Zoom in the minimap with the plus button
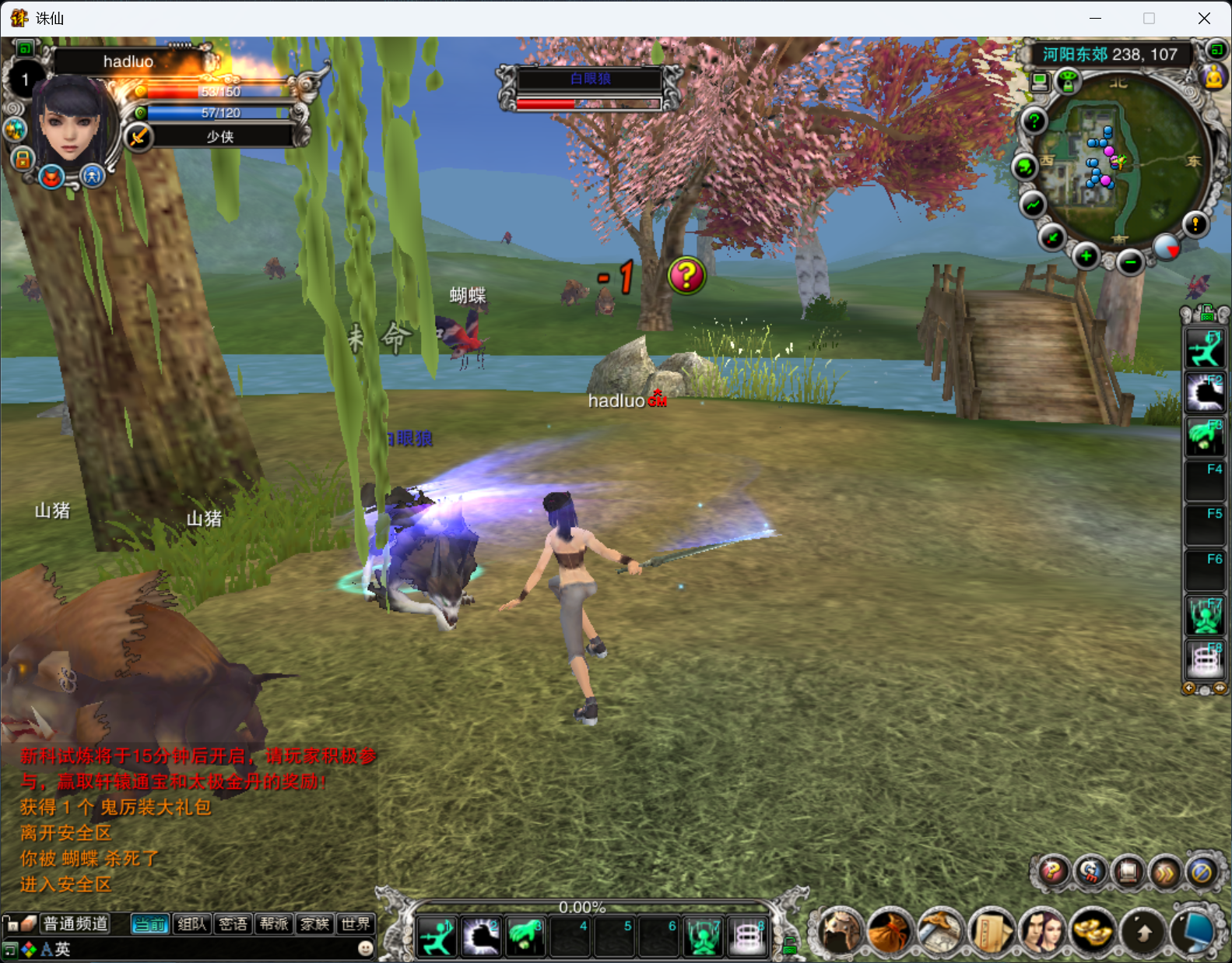Image resolution: width=1232 pixels, height=963 pixels. click(1086, 256)
